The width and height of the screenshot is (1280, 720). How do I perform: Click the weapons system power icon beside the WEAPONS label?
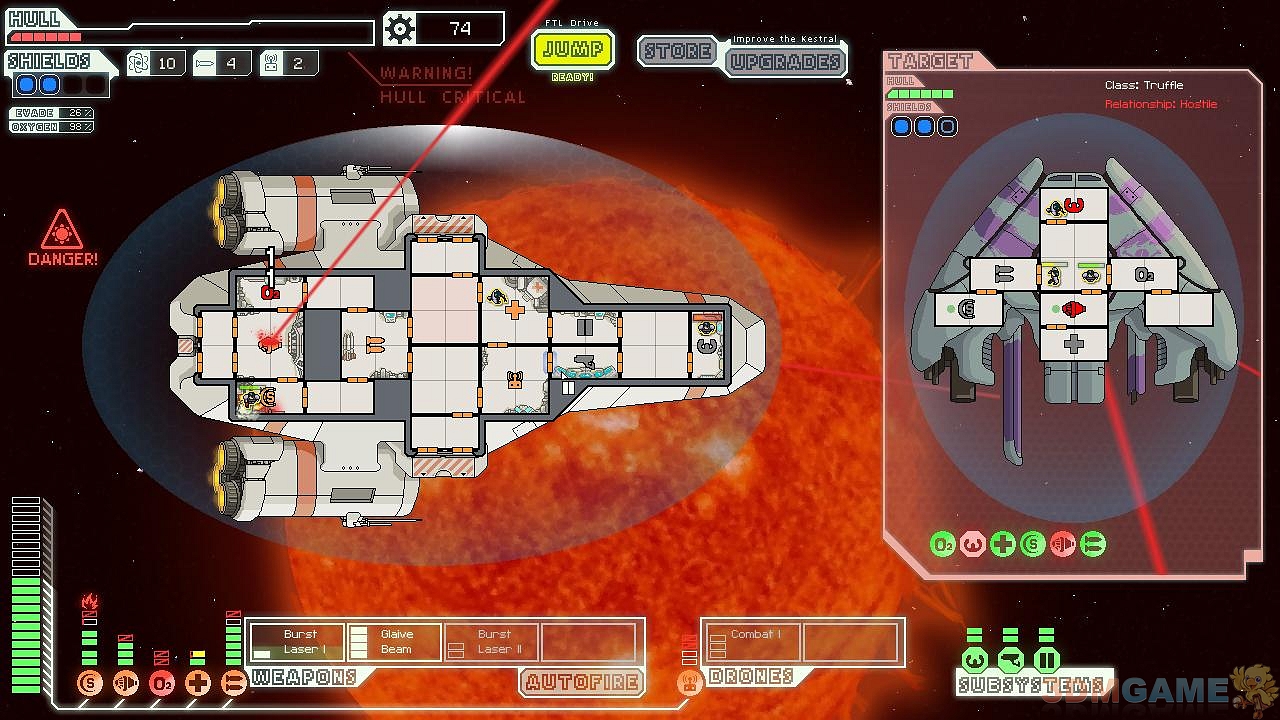[234, 684]
